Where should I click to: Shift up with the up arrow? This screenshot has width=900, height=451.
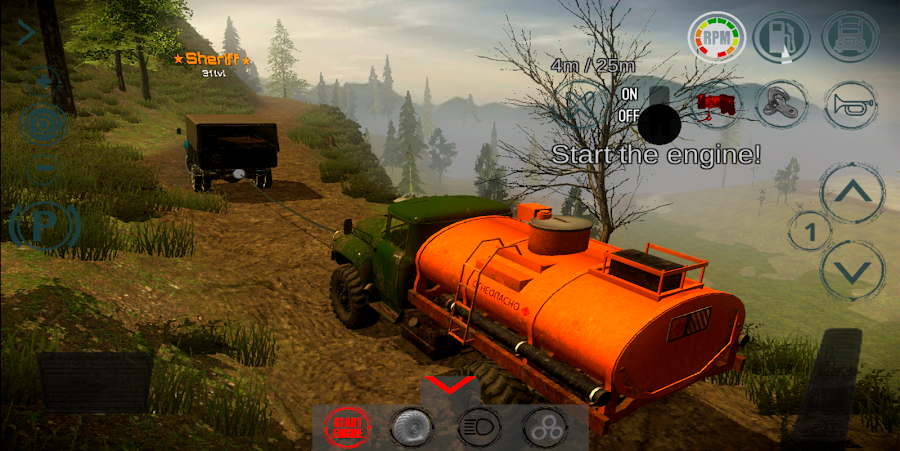tap(852, 194)
